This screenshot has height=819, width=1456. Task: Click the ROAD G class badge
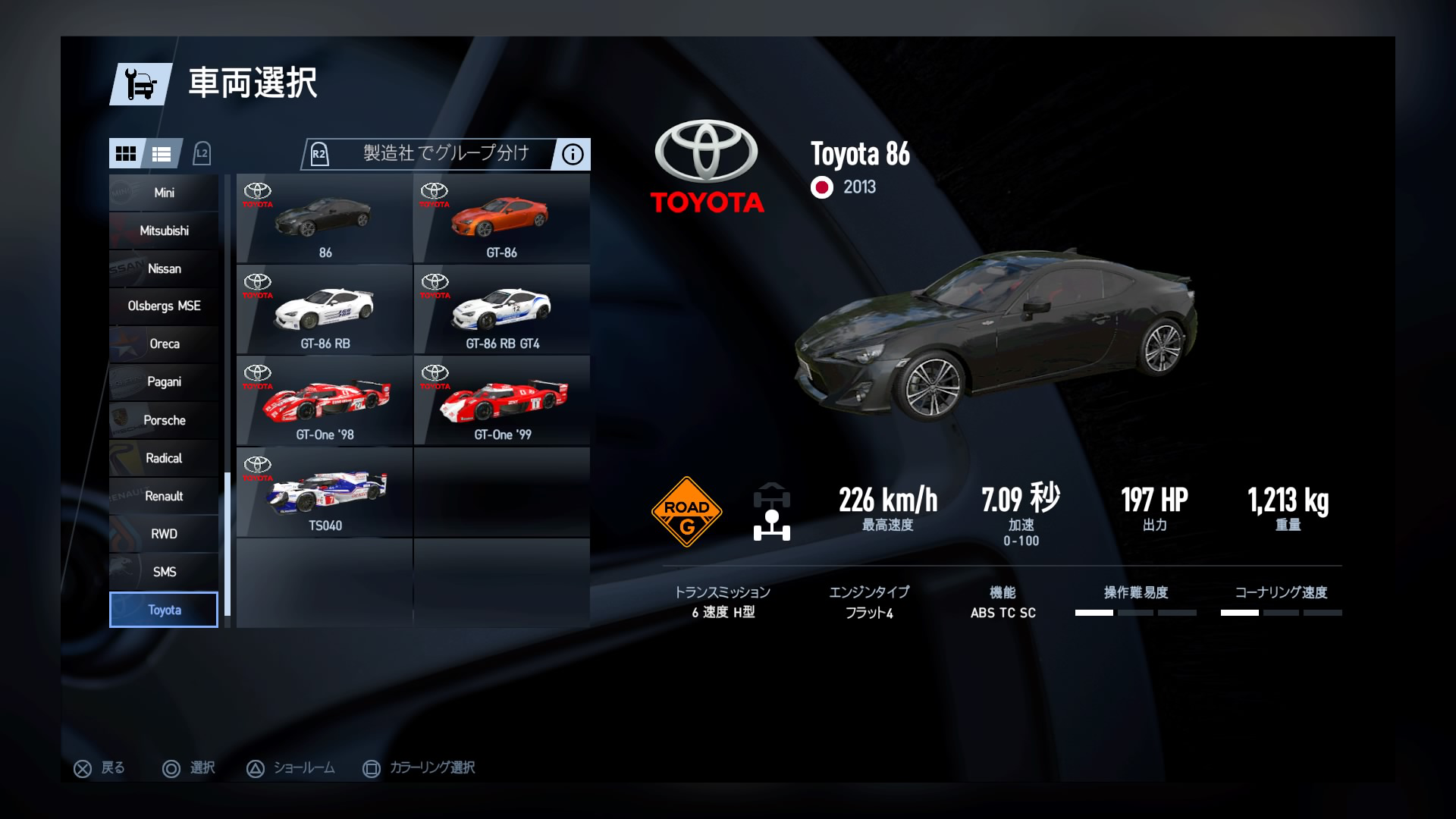pos(687,510)
